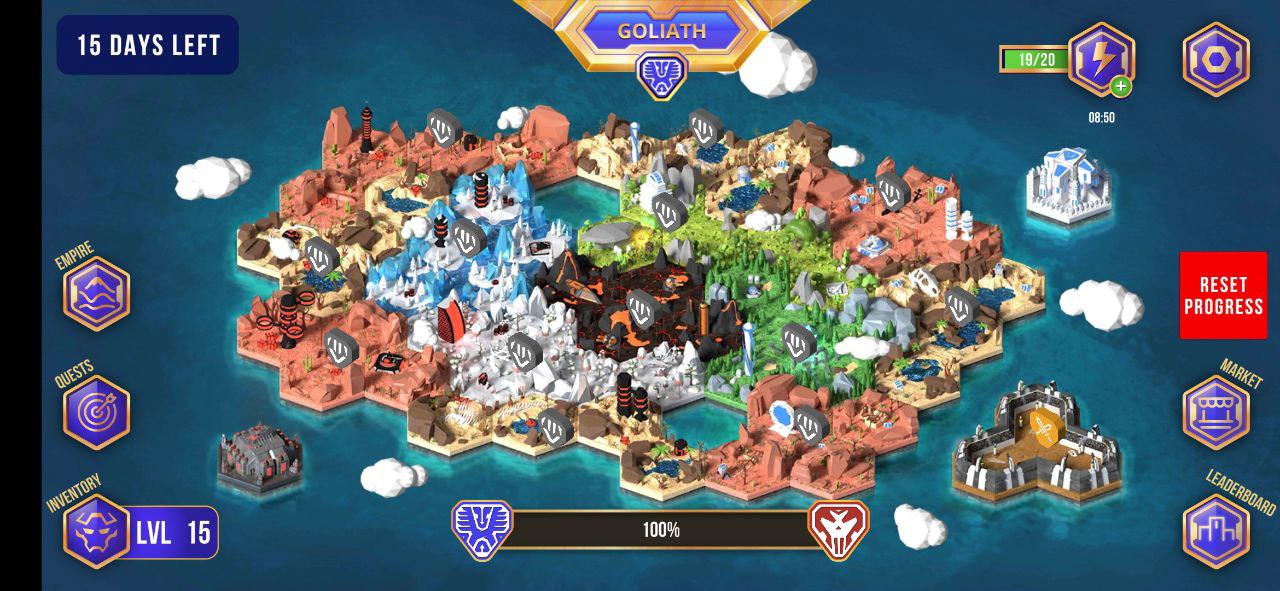The height and width of the screenshot is (591, 1280).
Task: Tap the blue faction emblem beside progress bar
Action: click(482, 529)
